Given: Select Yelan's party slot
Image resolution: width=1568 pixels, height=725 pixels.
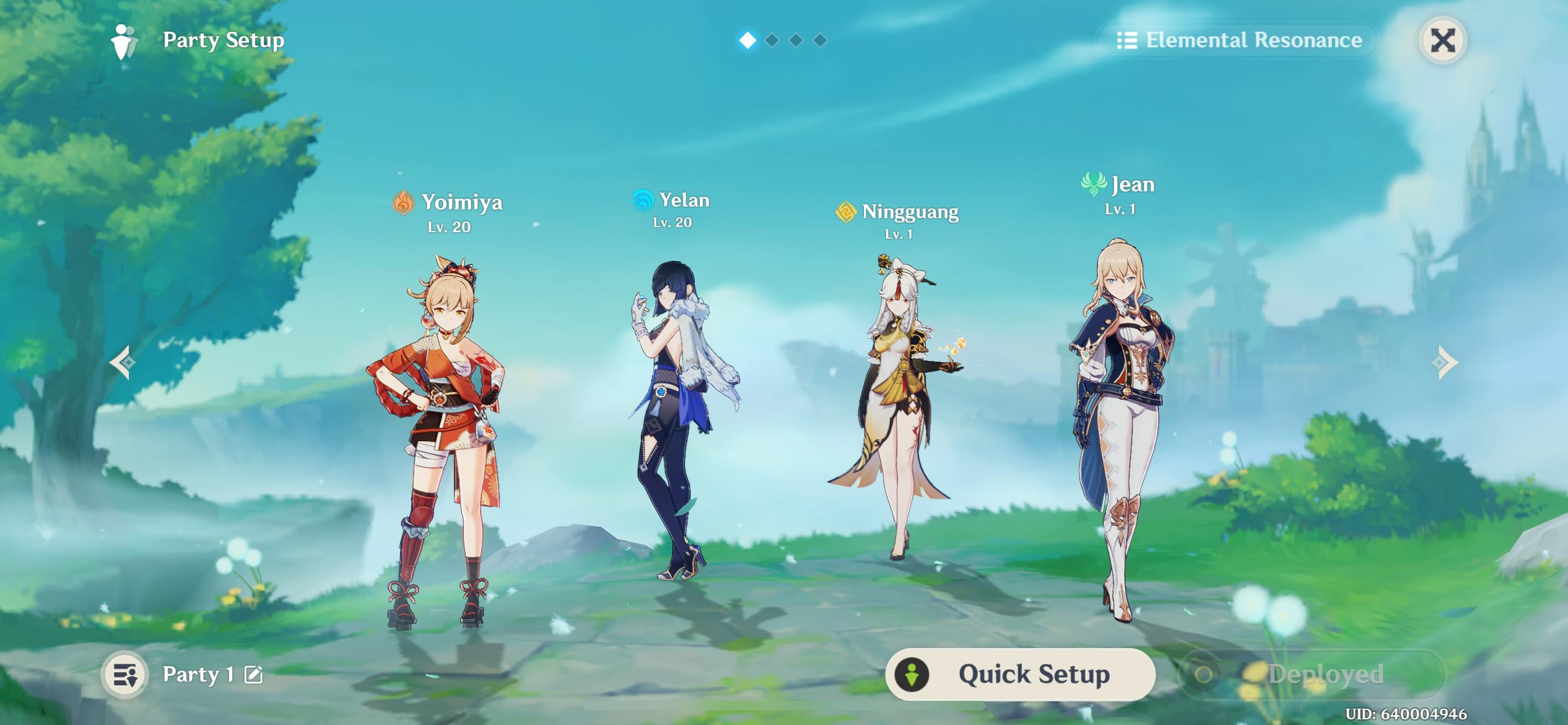Looking at the screenshot, I should coord(675,421).
